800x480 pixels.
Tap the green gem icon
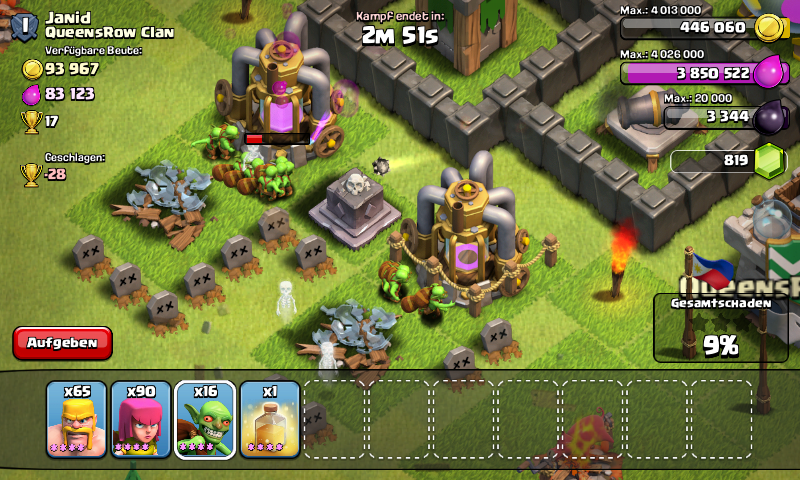[x=769, y=160]
